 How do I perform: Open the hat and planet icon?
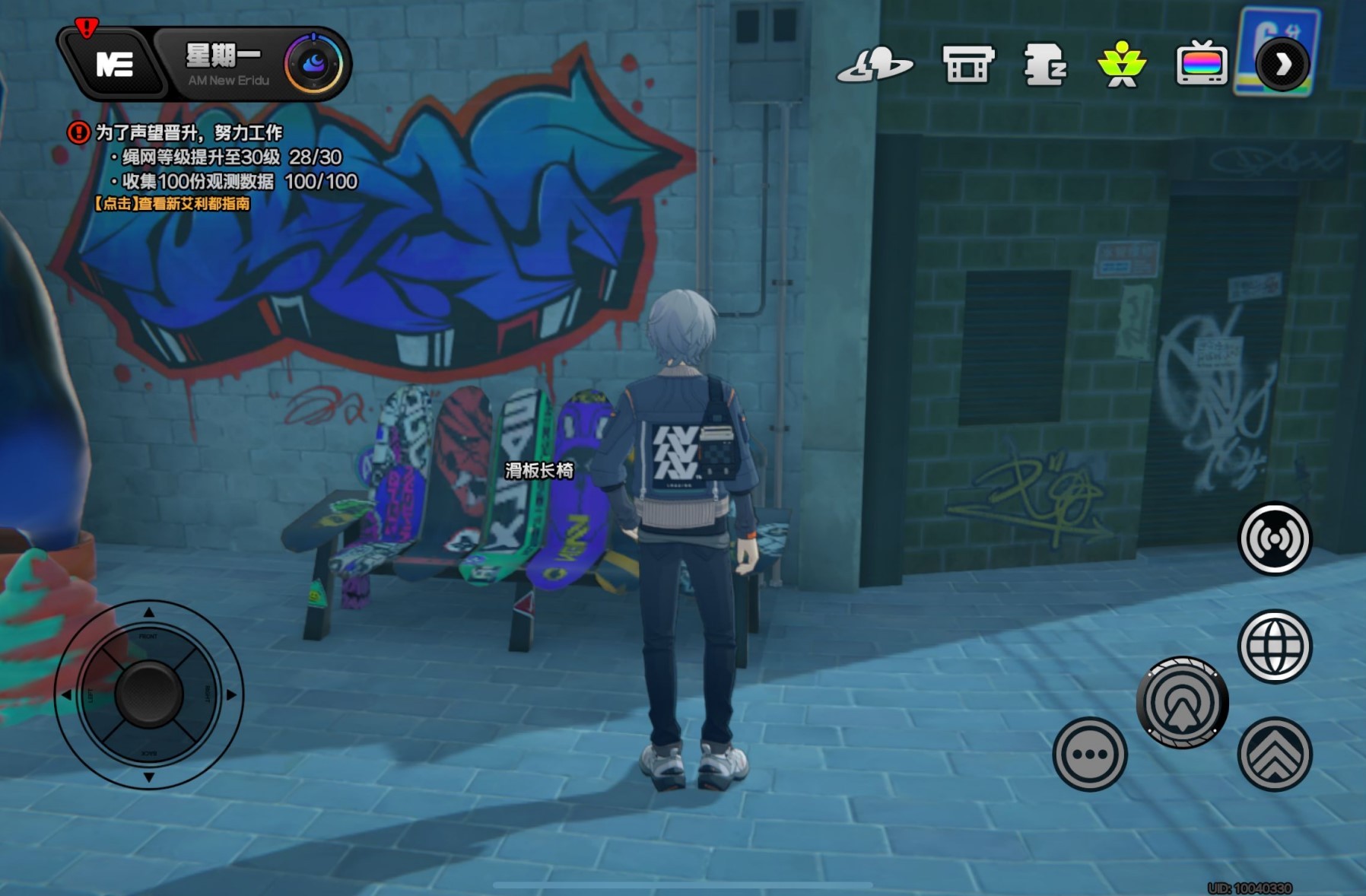click(875, 65)
